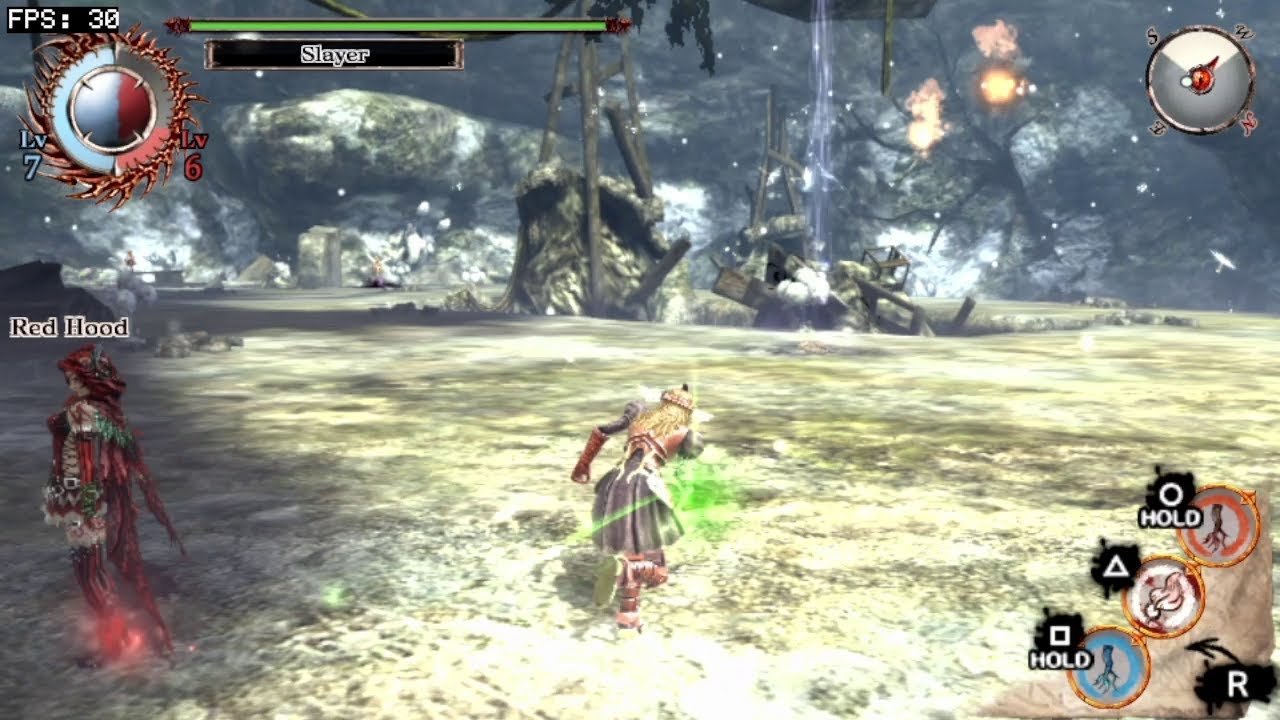Use the white flame offering icon
This screenshot has width=1280, height=720.
(x=1163, y=597)
